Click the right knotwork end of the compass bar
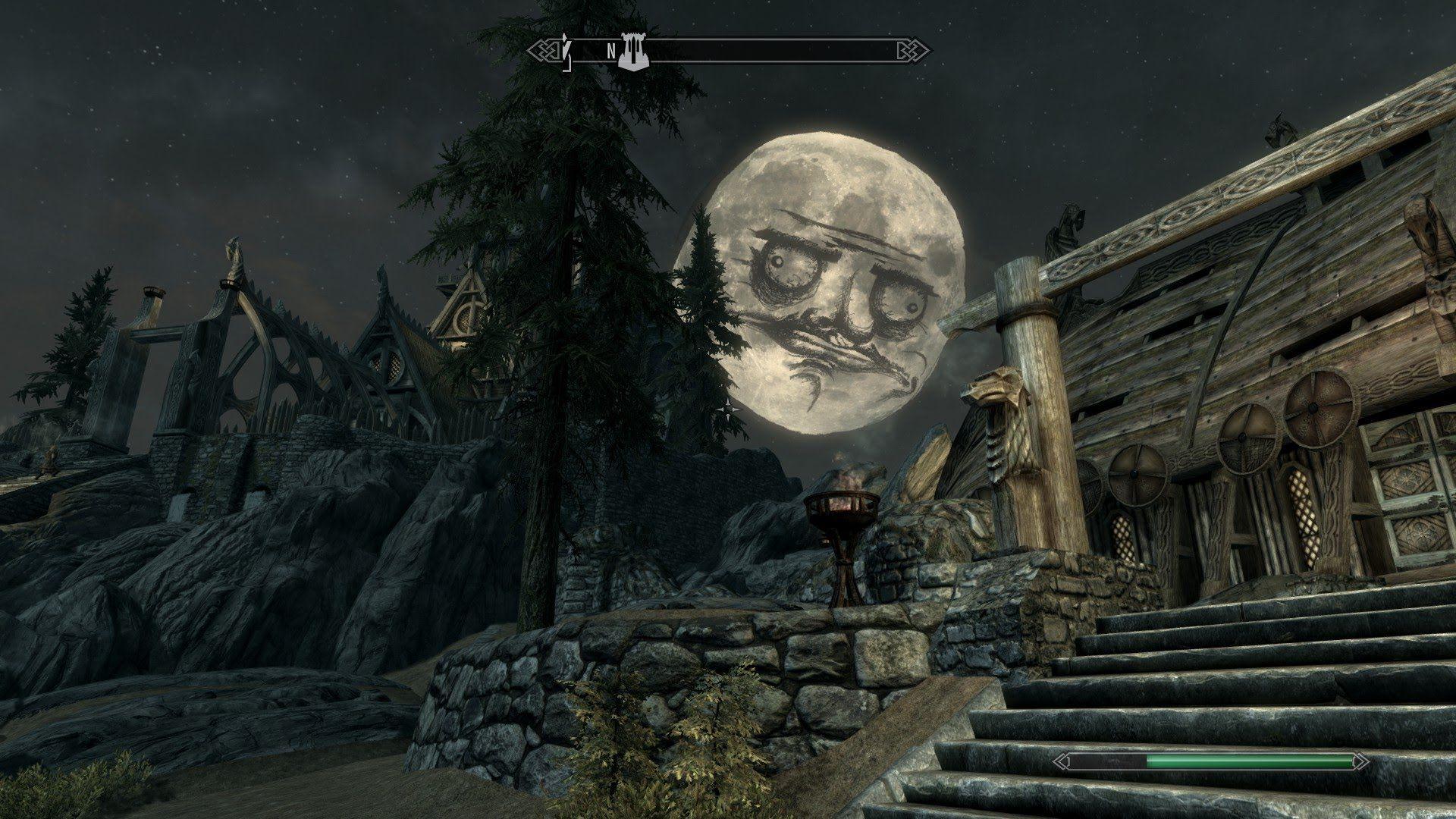 (911, 49)
